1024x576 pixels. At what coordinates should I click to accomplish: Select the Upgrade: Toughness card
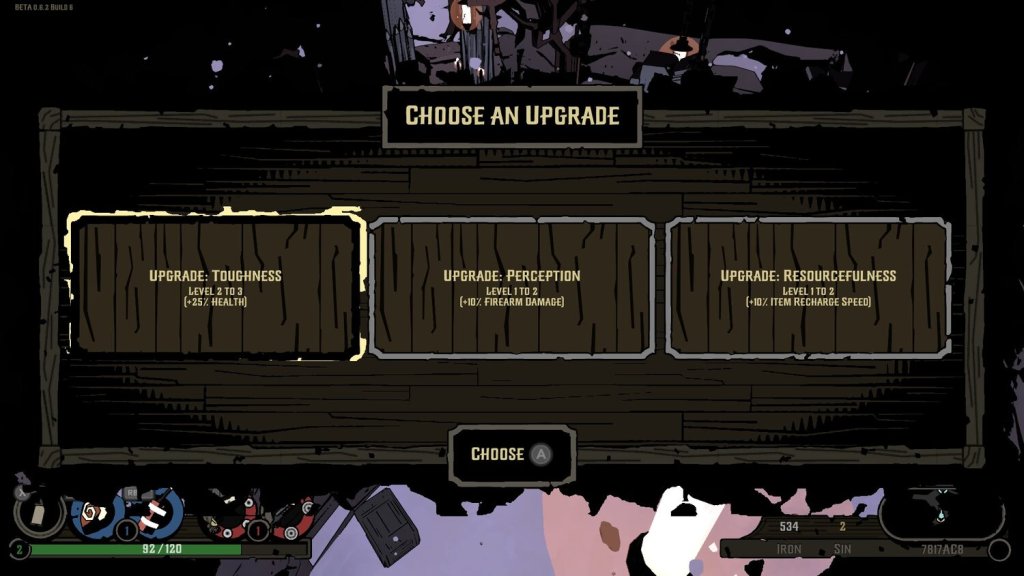tap(215, 285)
